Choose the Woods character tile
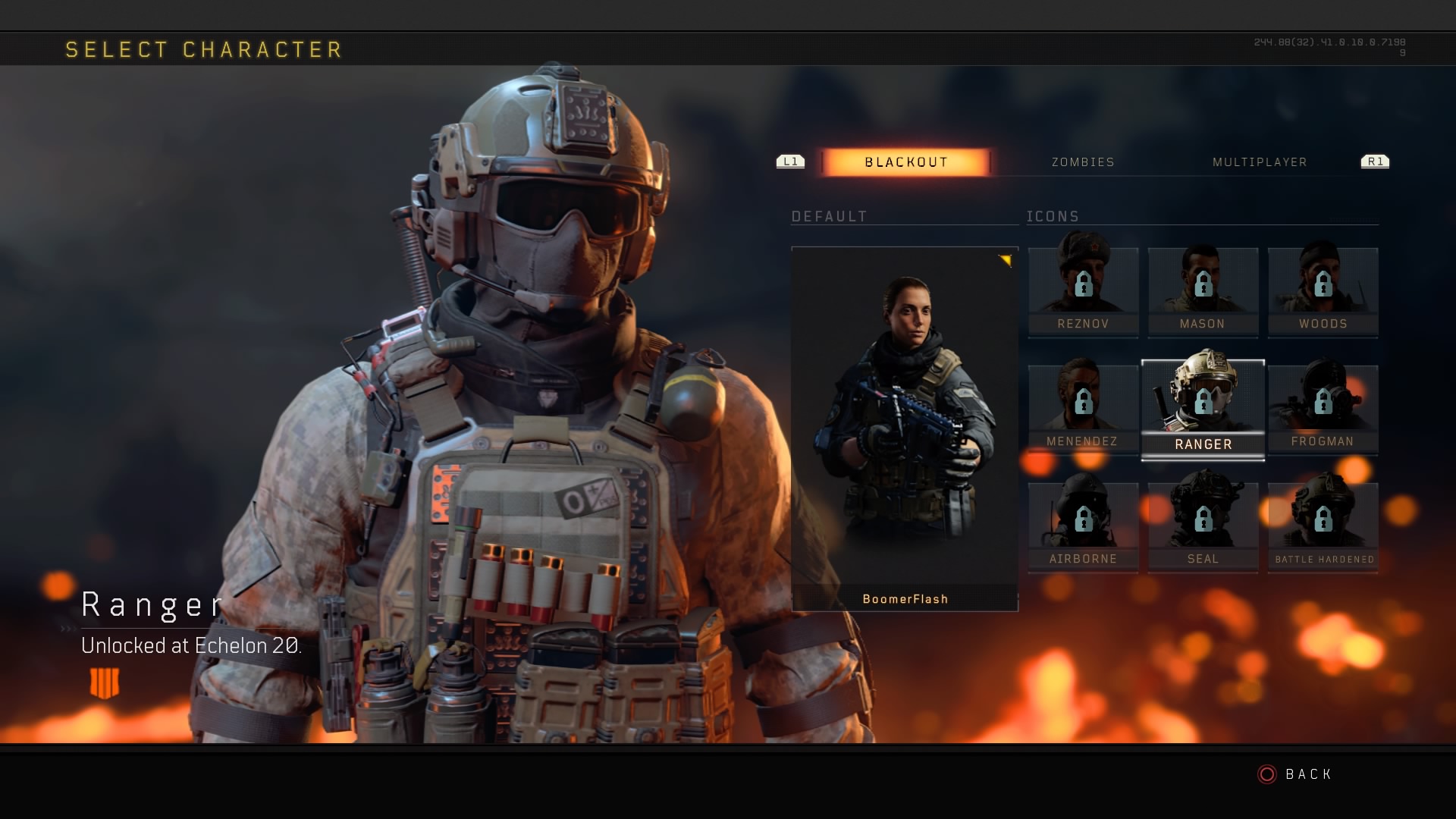This screenshot has width=1456, height=819. [1323, 292]
